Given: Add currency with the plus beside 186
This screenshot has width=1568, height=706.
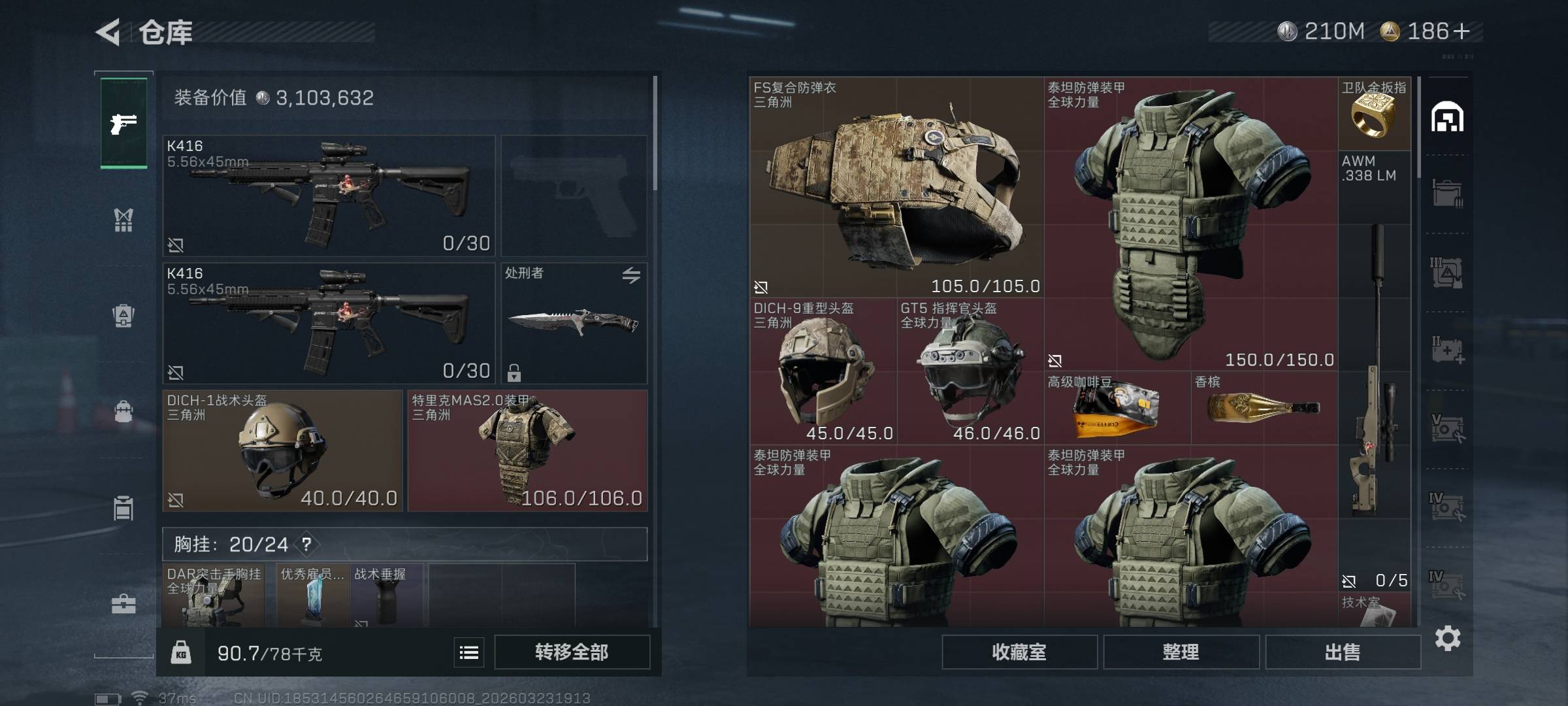Looking at the screenshot, I should 1462,31.
